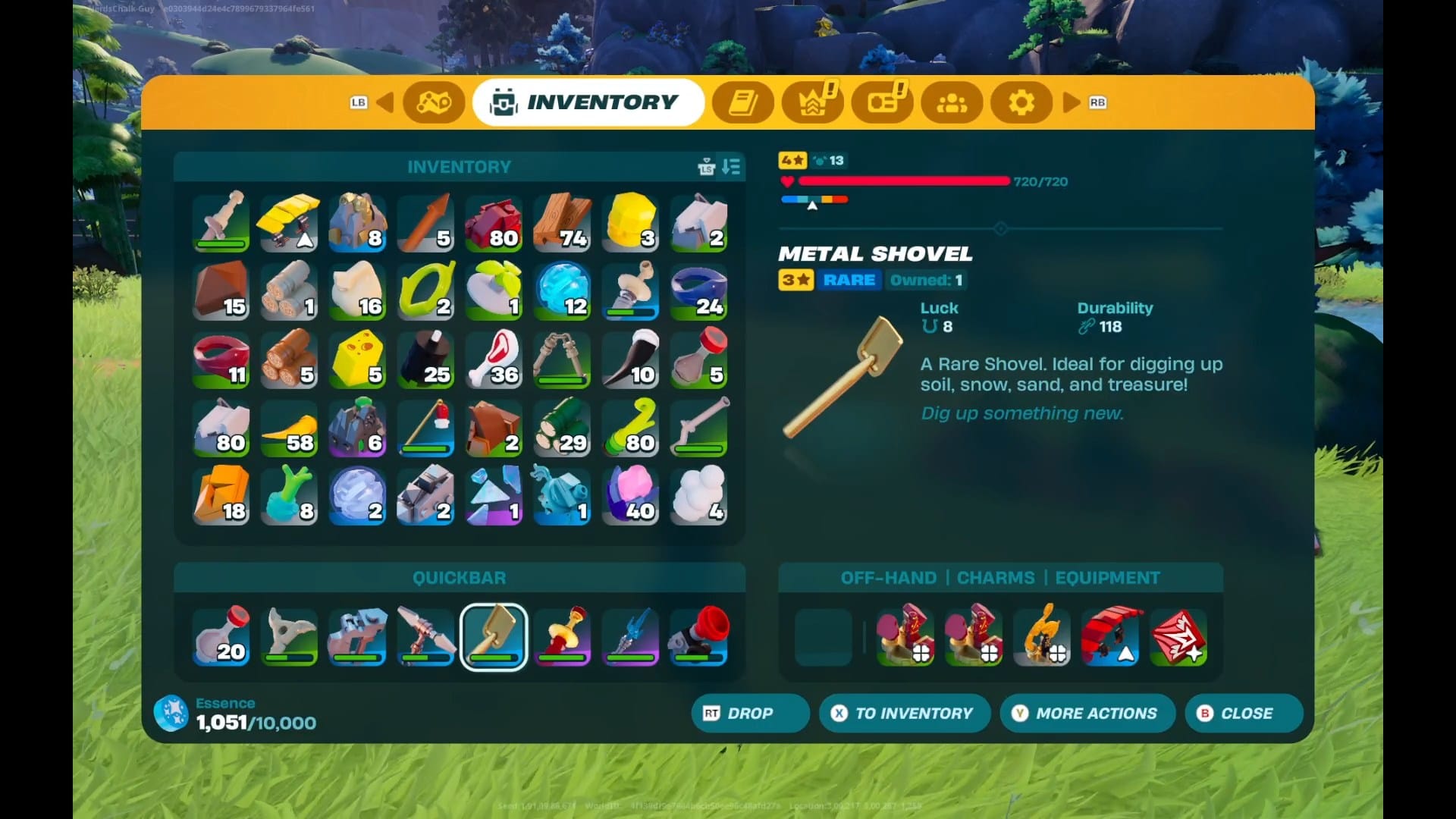Select the red glider equipment slot

[x=1110, y=636]
